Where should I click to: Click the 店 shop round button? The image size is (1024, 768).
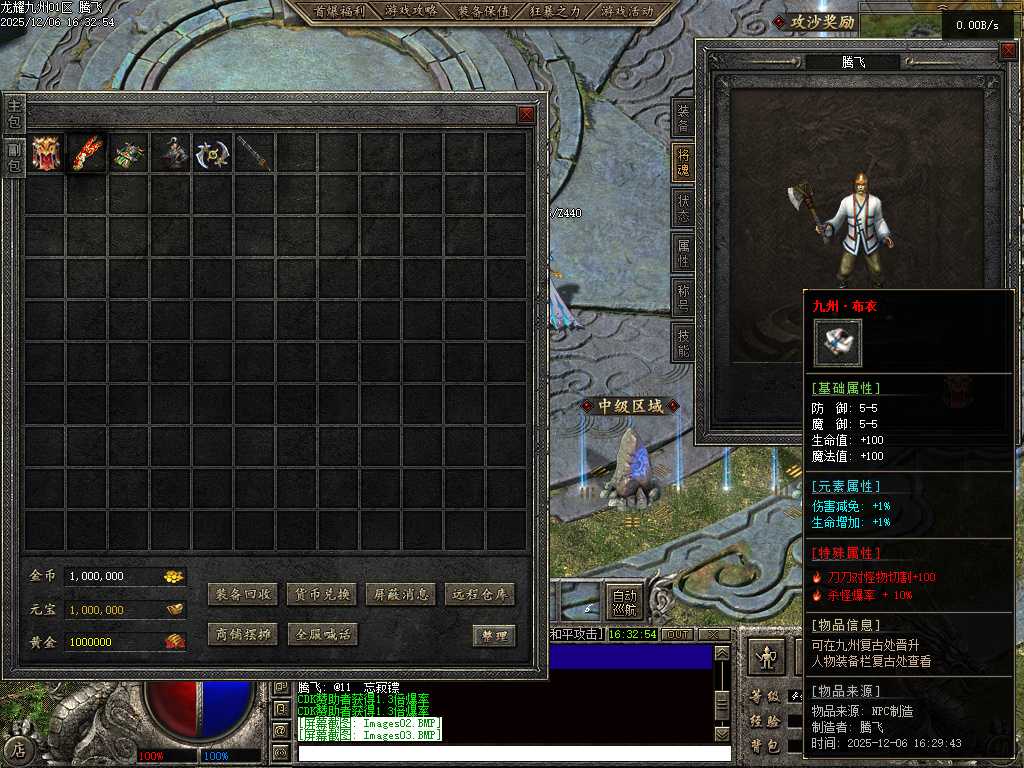tap(17, 749)
